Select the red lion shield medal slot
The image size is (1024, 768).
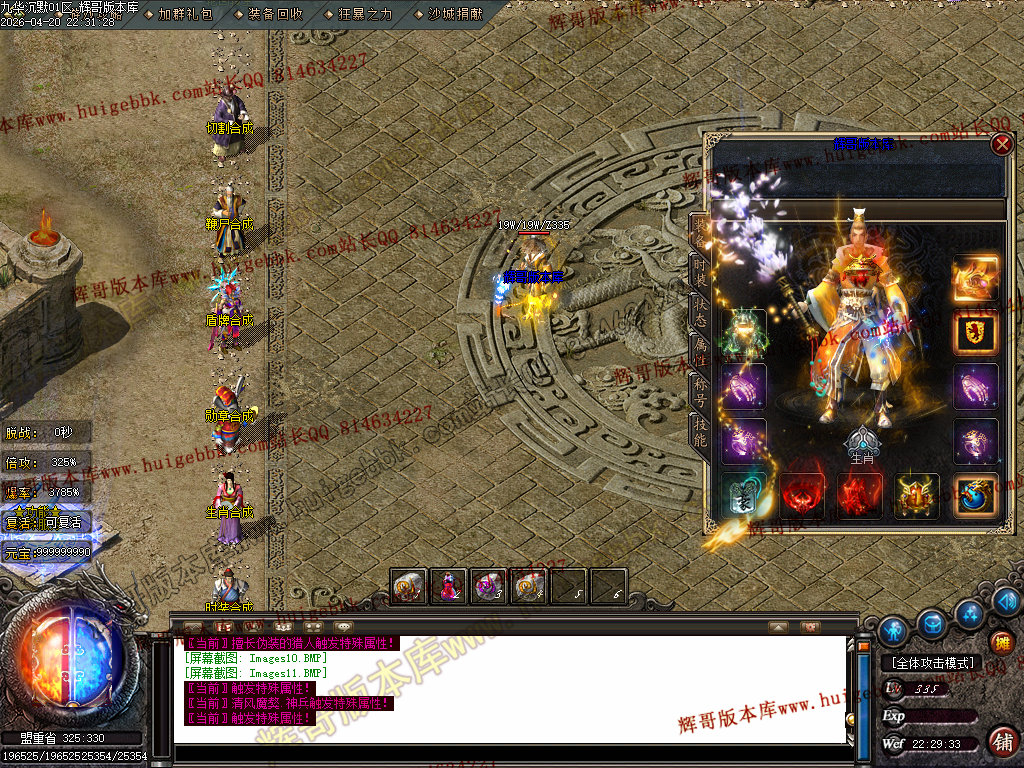click(975, 333)
